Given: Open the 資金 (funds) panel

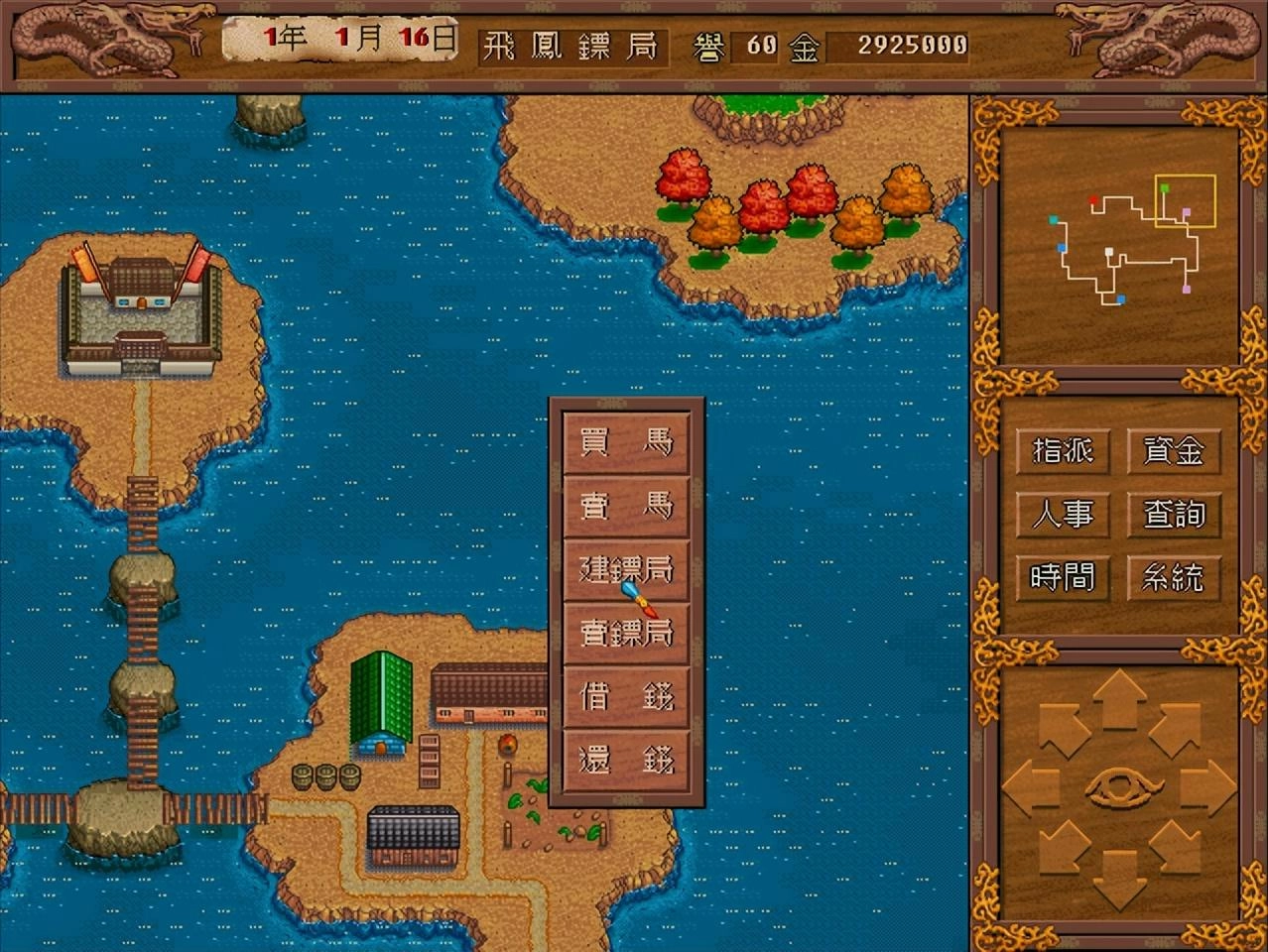Looking at the screenshot, I should tap(1174, 451).
